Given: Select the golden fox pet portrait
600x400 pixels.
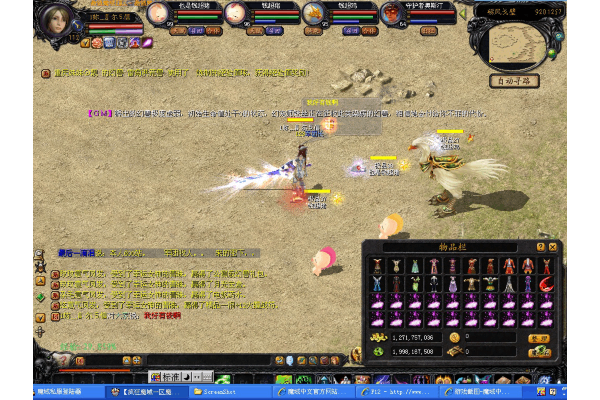Looking at the screenshot, I should tap(314, 14).
